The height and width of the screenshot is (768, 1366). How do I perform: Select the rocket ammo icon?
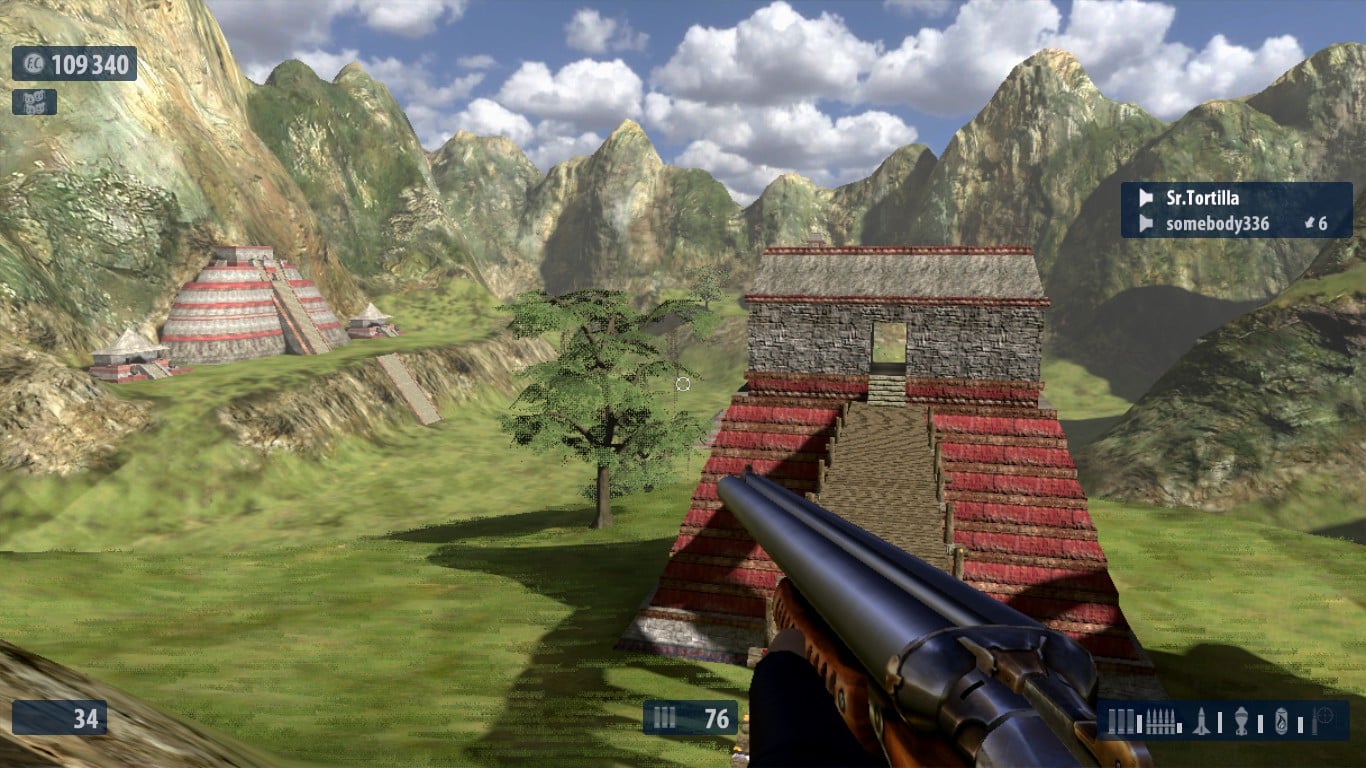pos(1201,720)
